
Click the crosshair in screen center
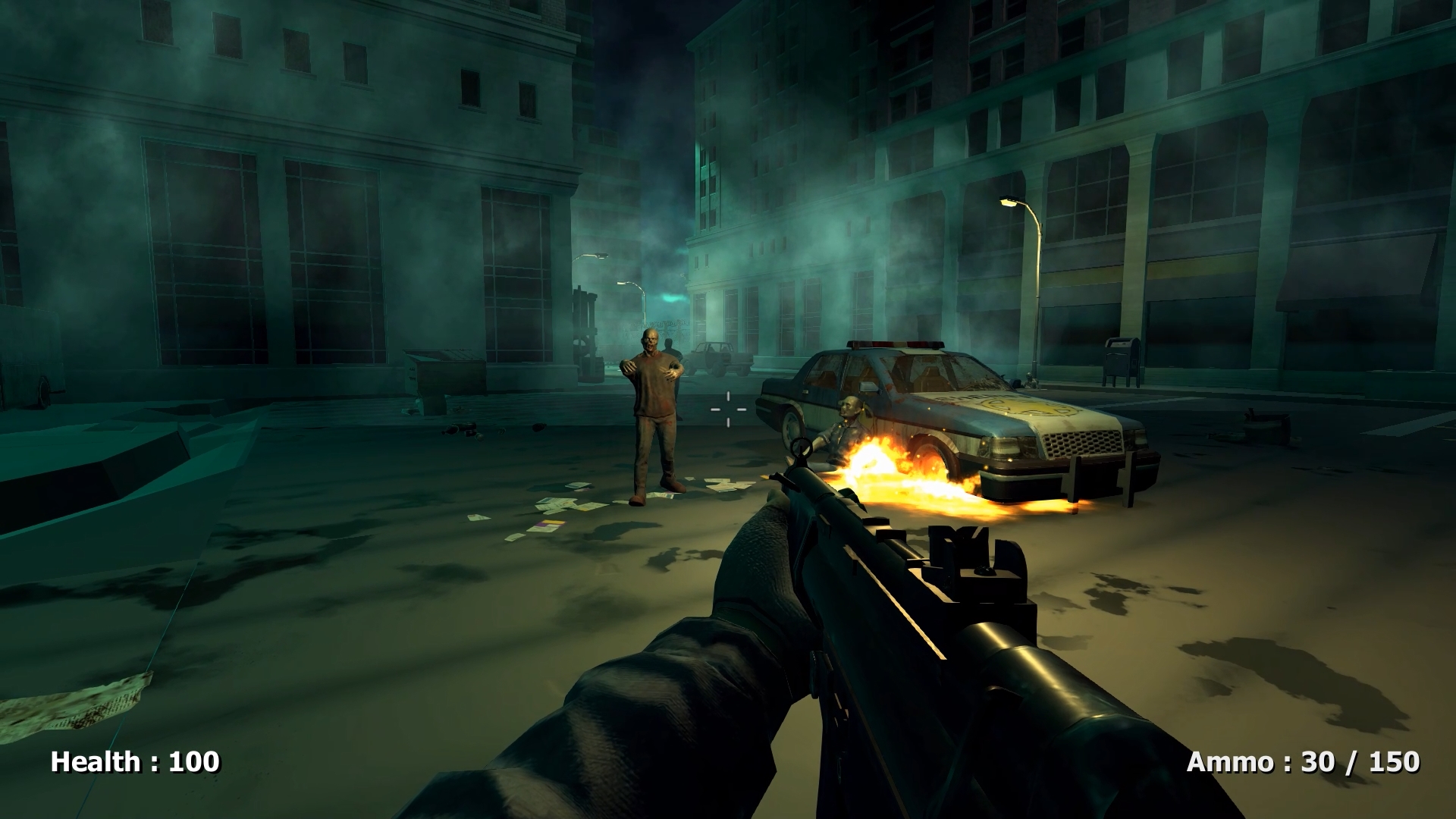728,409
